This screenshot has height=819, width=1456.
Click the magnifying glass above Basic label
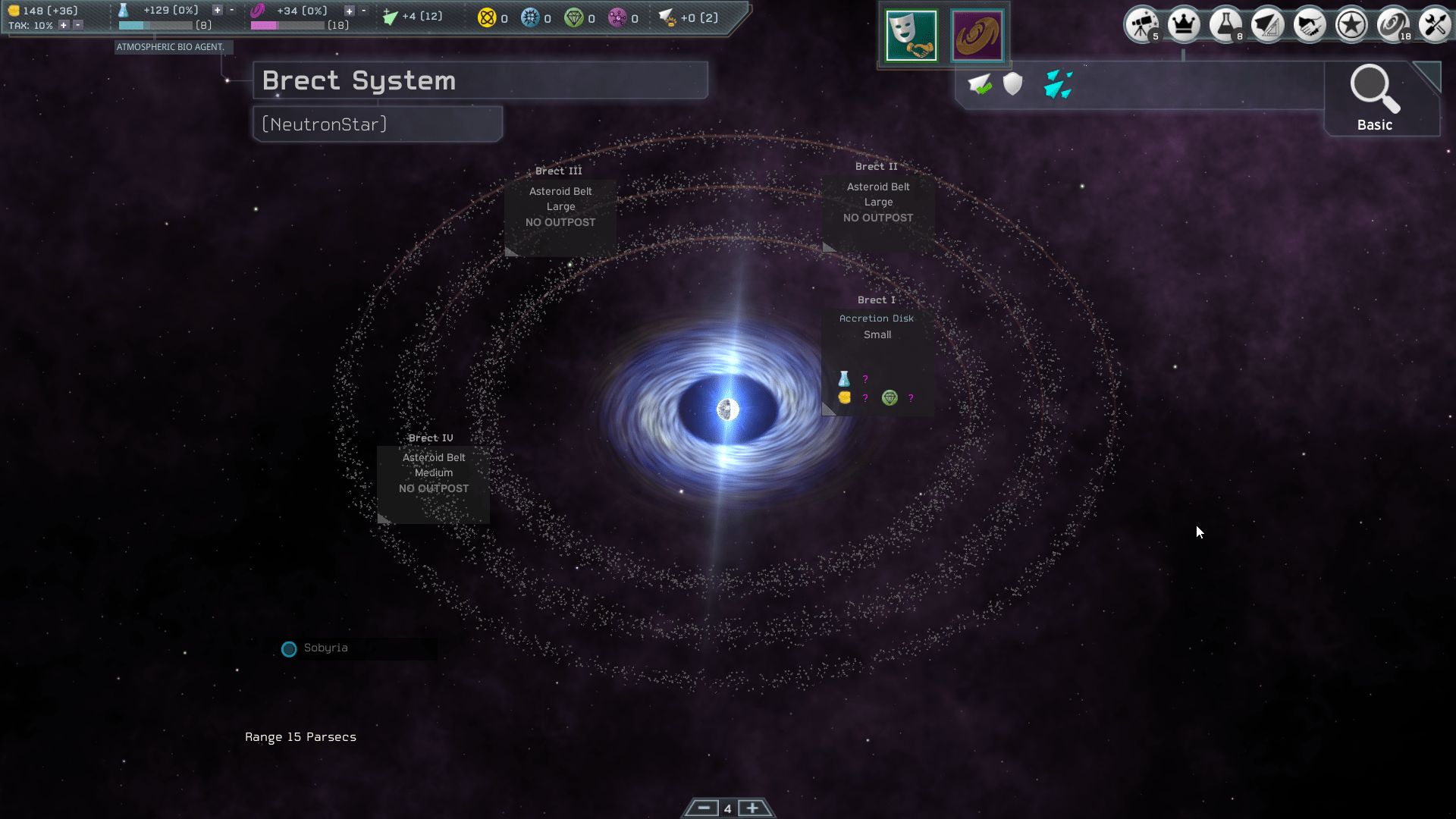(x=1374, y=89)
